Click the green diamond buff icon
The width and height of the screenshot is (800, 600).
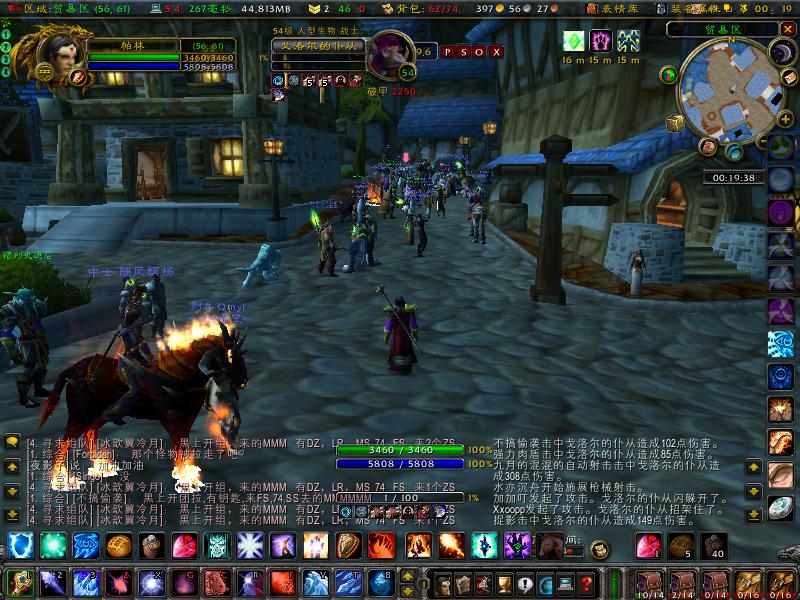point(574,41)
